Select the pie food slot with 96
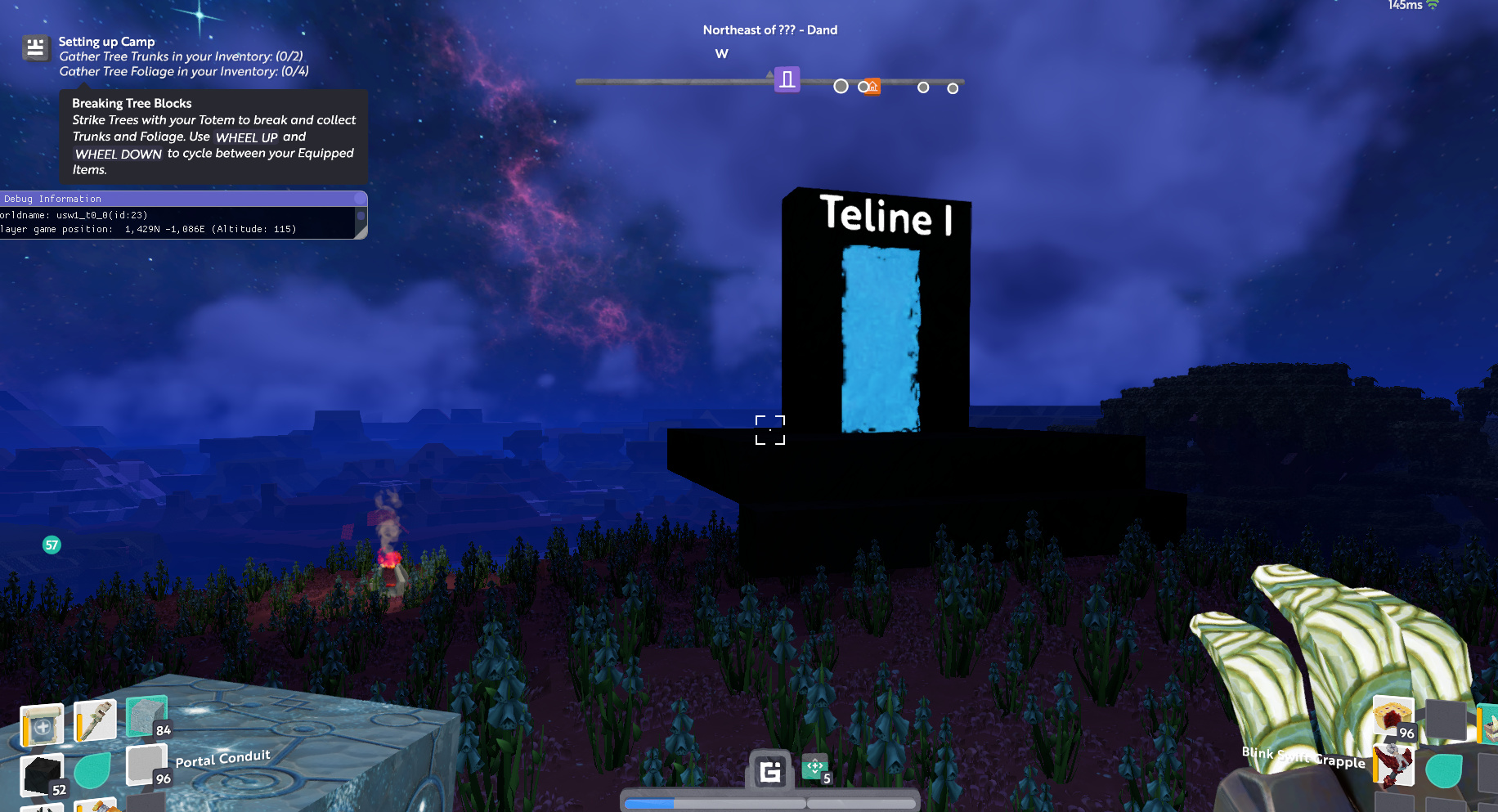 [x=1393, y=717]
